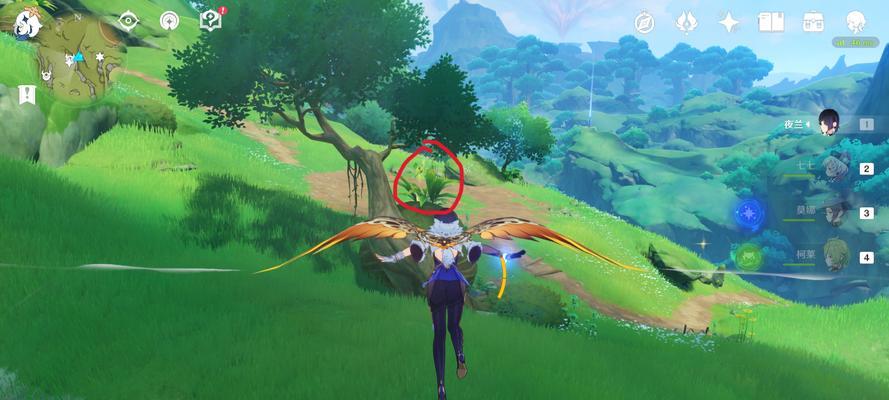889x400 pixels.
Task: Toggle Elemental Sight eye icon
Action: [129, 20]
